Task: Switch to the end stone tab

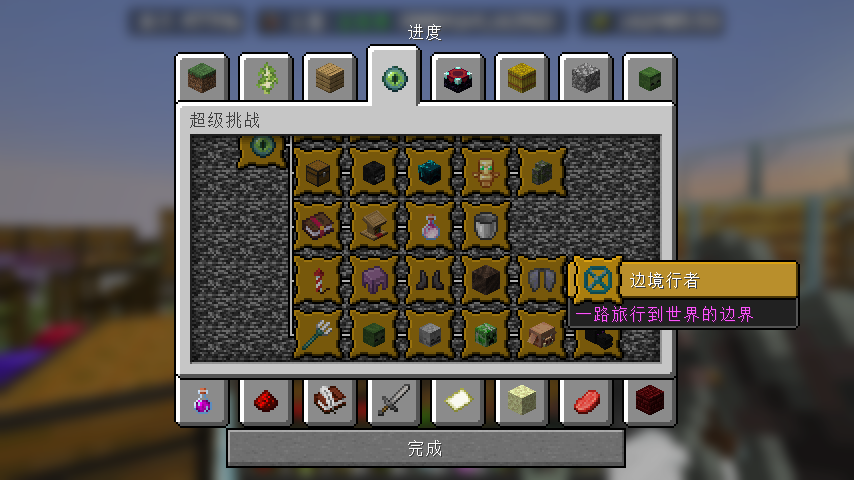Action: (x=522, y=401)
